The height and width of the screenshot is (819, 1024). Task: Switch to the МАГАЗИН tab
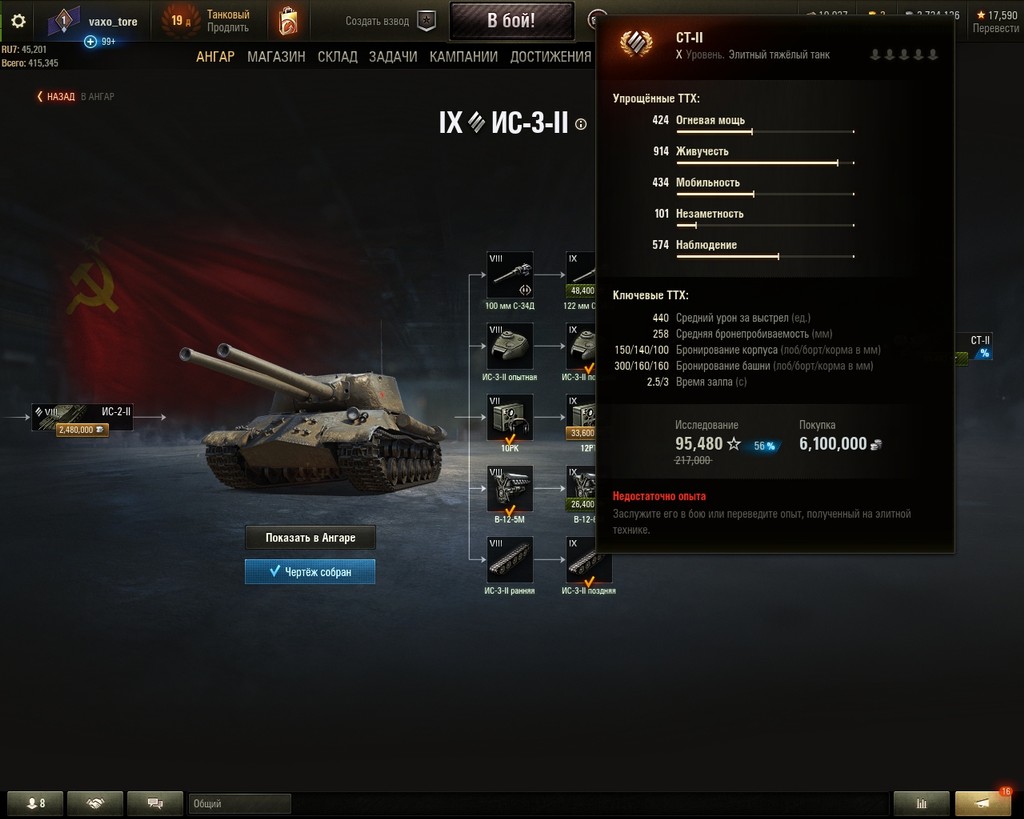(x=276, y=57)
